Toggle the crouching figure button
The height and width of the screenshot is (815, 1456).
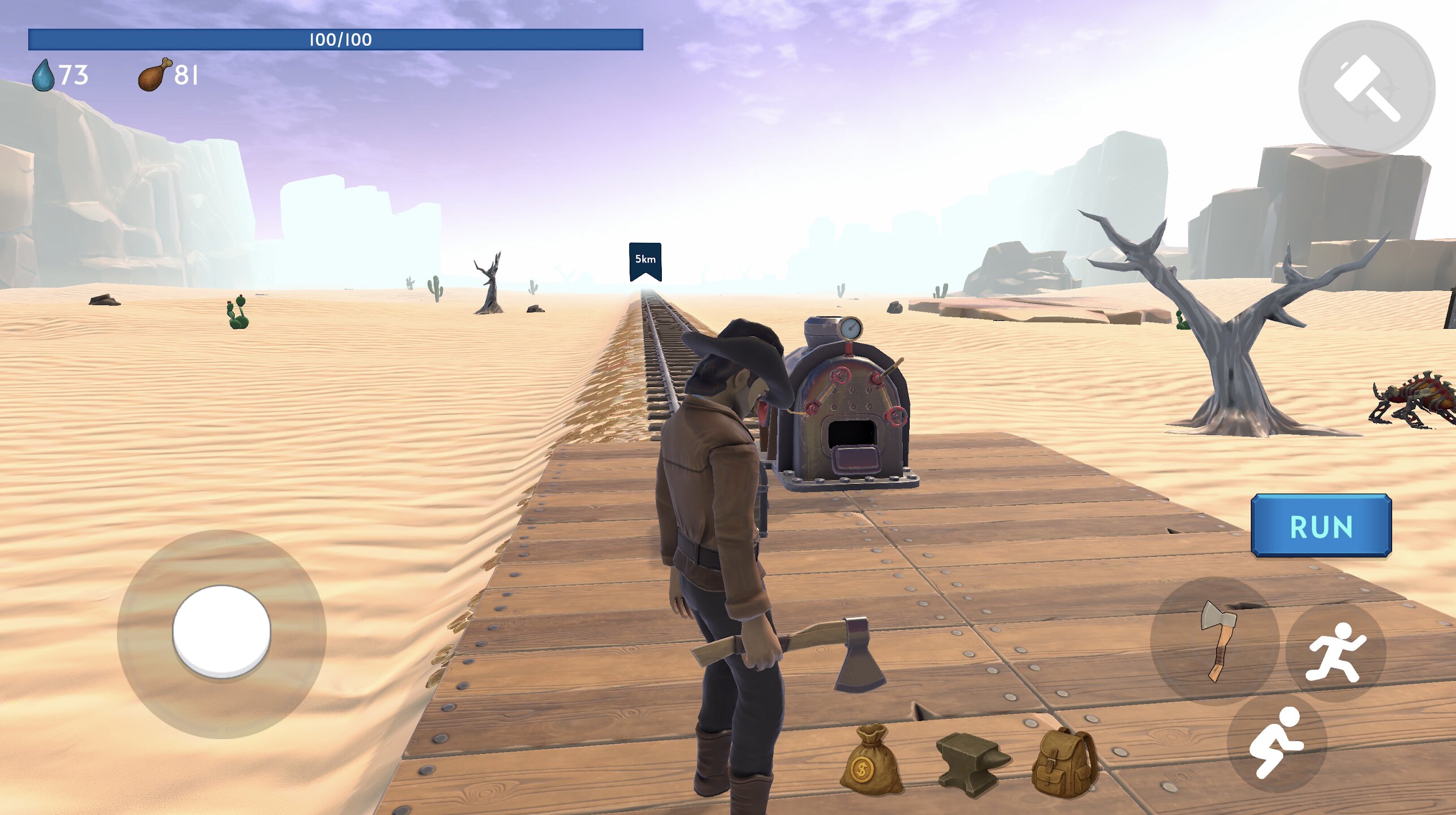(1277, 742)
